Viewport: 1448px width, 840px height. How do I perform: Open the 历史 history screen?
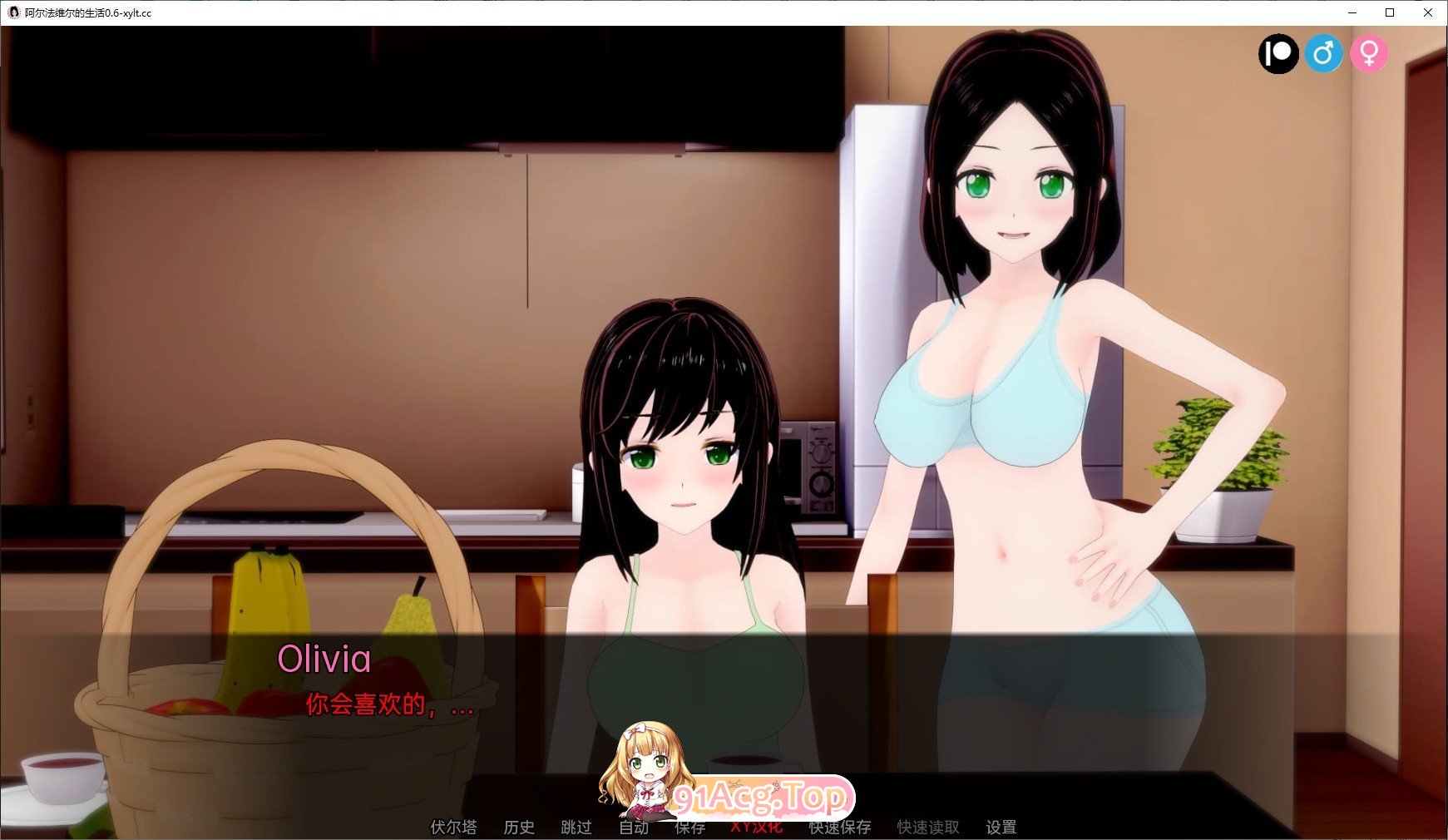519,828
